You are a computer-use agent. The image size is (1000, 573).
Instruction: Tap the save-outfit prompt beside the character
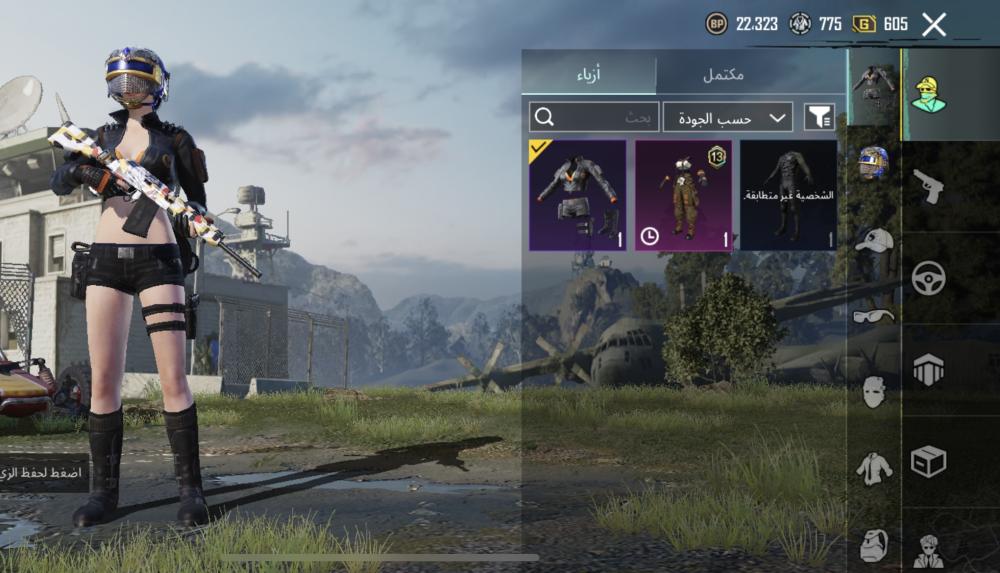coord(44,471)
